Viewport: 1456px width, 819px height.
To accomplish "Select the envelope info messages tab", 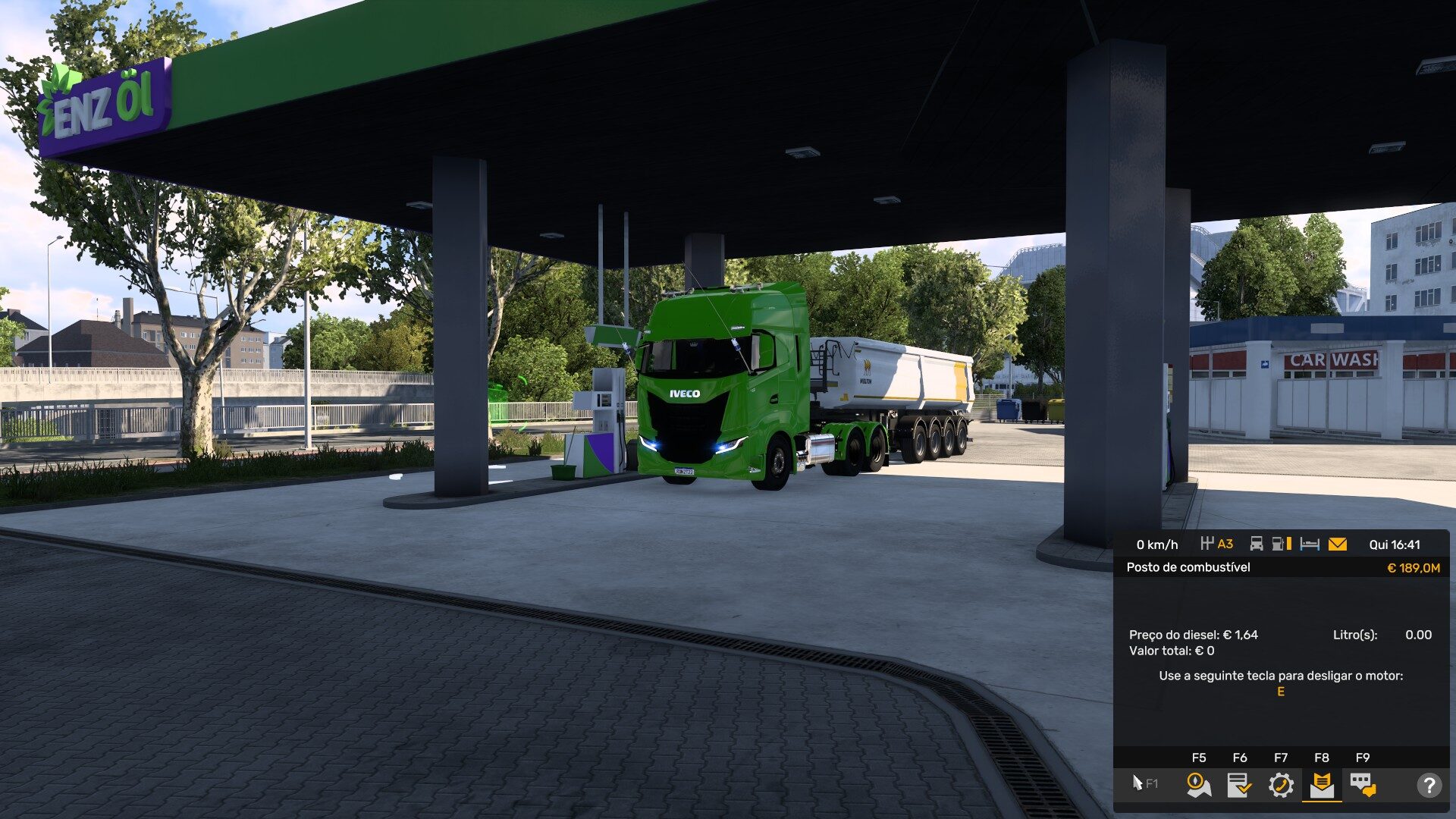I will [x=1322, y=784].
